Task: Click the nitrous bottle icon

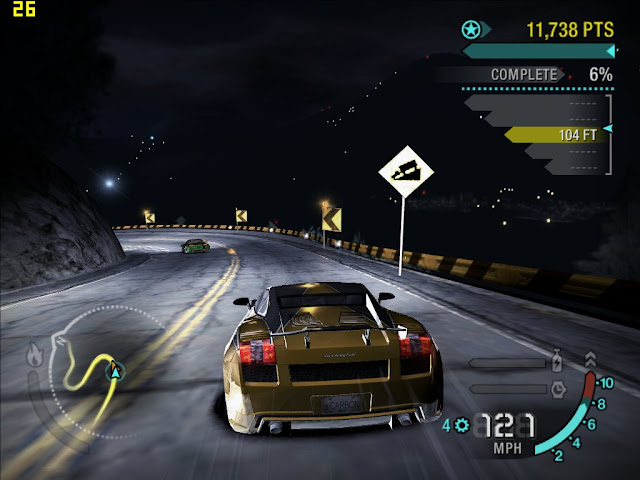Action: pyautogui.click(x=558, y=363)
